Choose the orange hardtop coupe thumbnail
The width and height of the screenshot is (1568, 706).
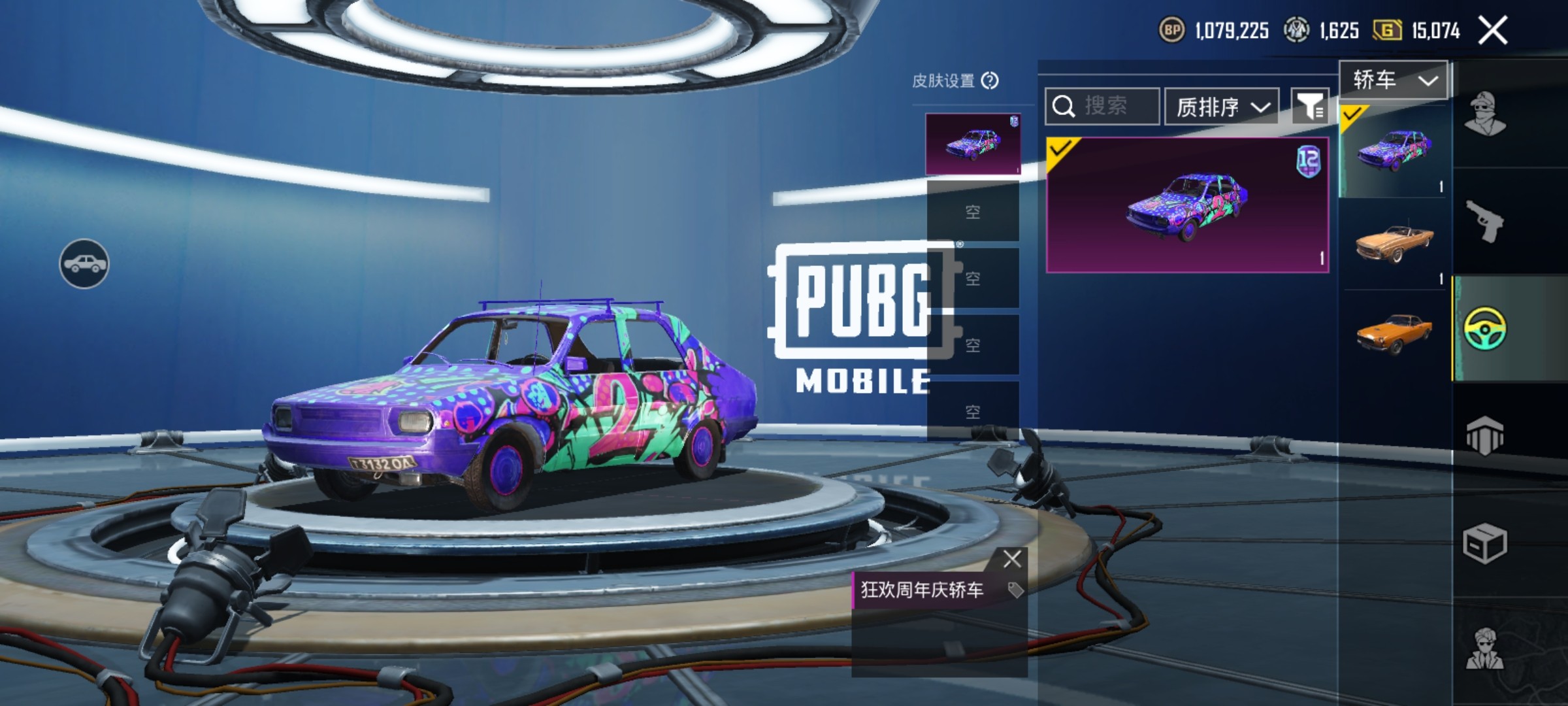tap(1394, 333)
